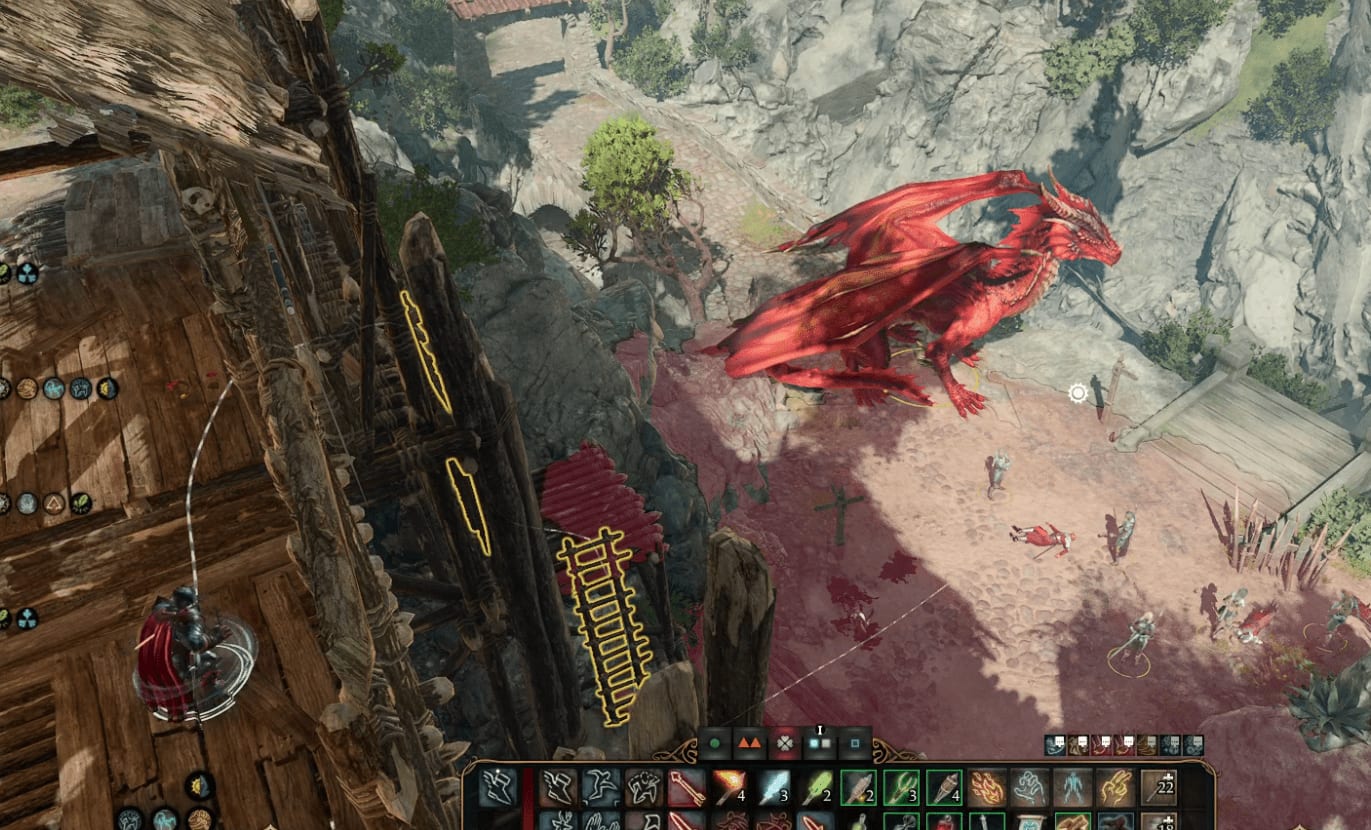Select the green circle action resource icon

(x=714, y=744)
